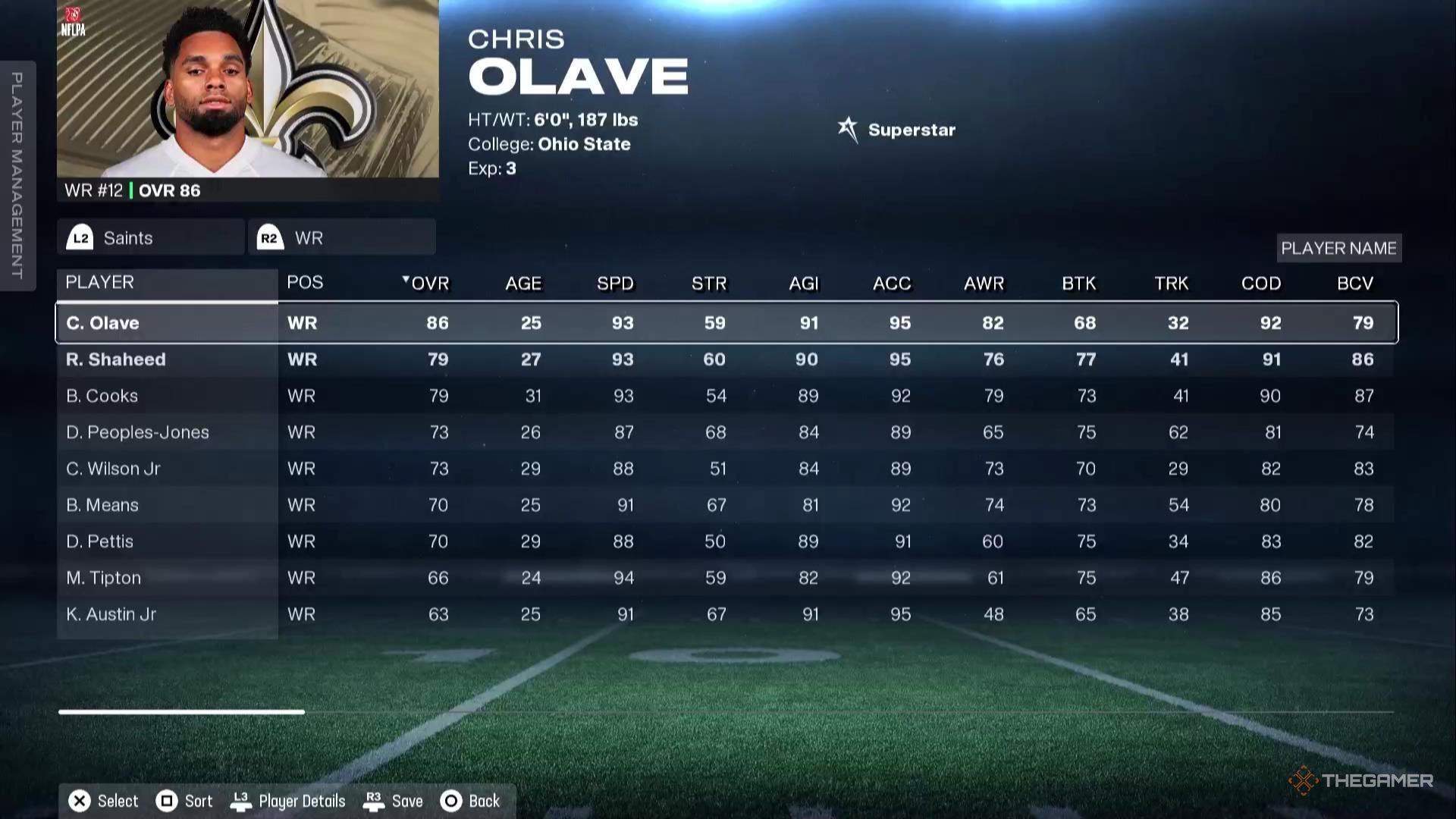Viewport: 1456px width, 819px height.
Task: Click the Player Name search field
Action: 1338,247
